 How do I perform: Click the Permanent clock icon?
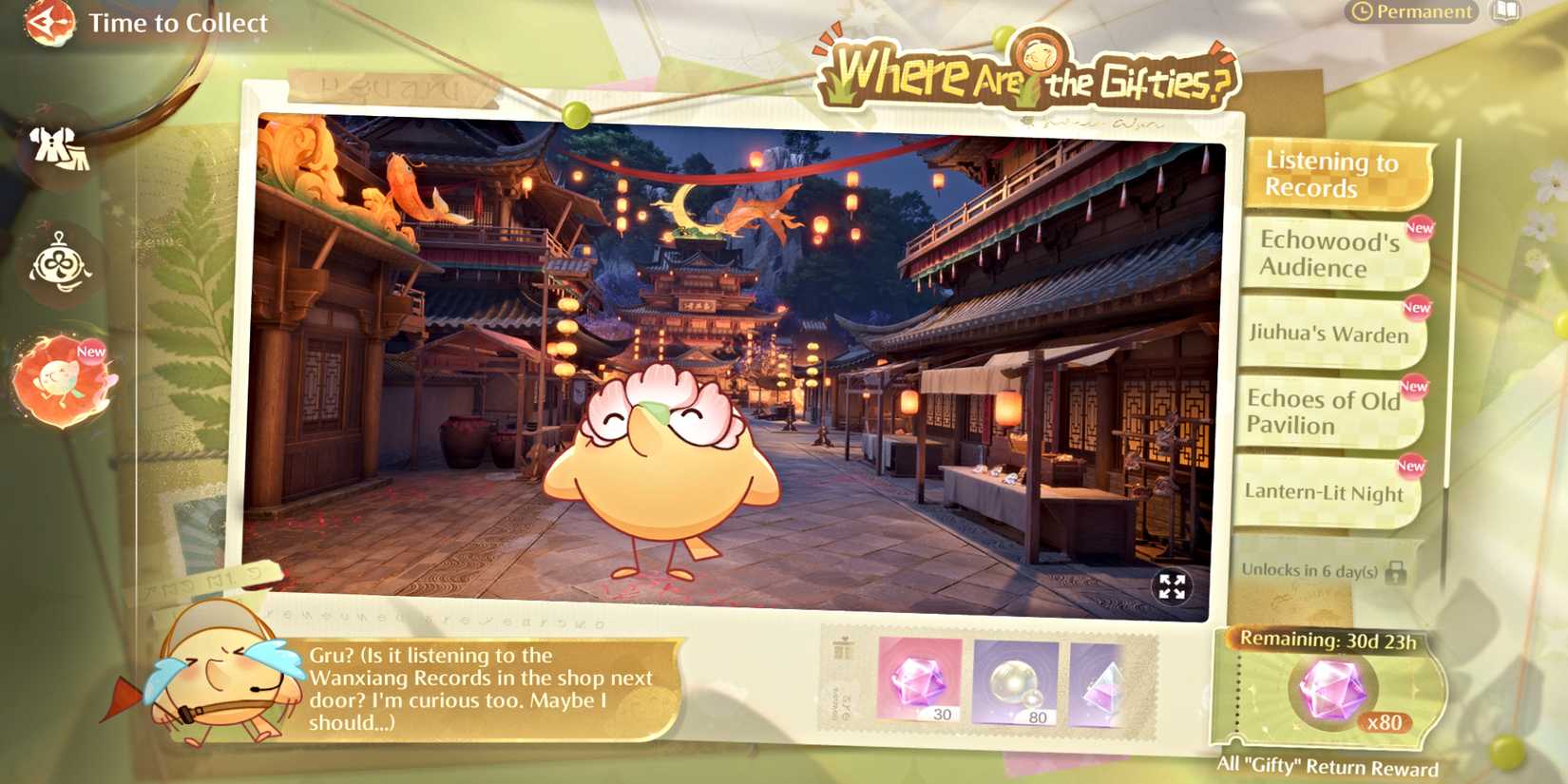coord(1361,12)
